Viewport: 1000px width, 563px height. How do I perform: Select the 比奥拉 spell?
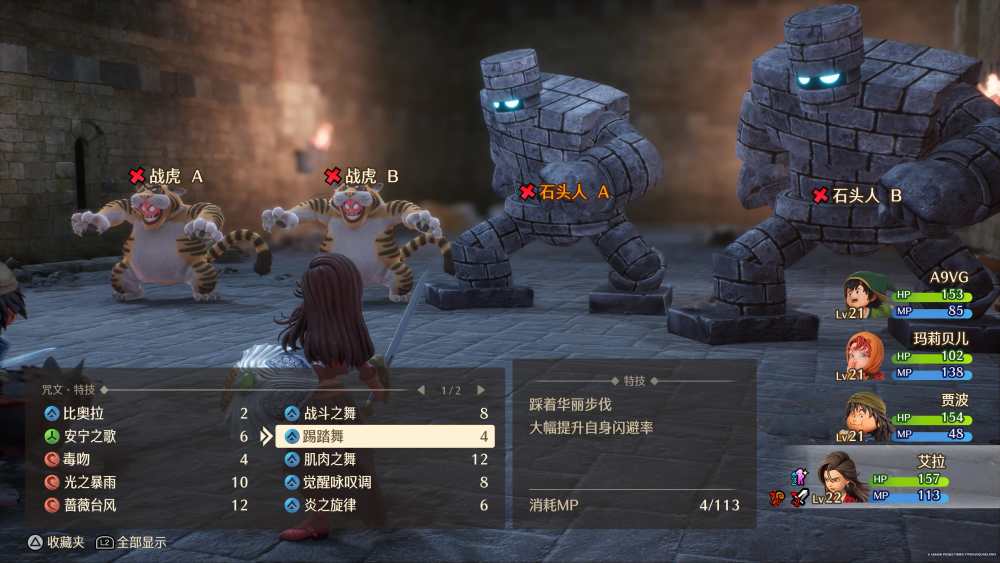click(140, 413)
